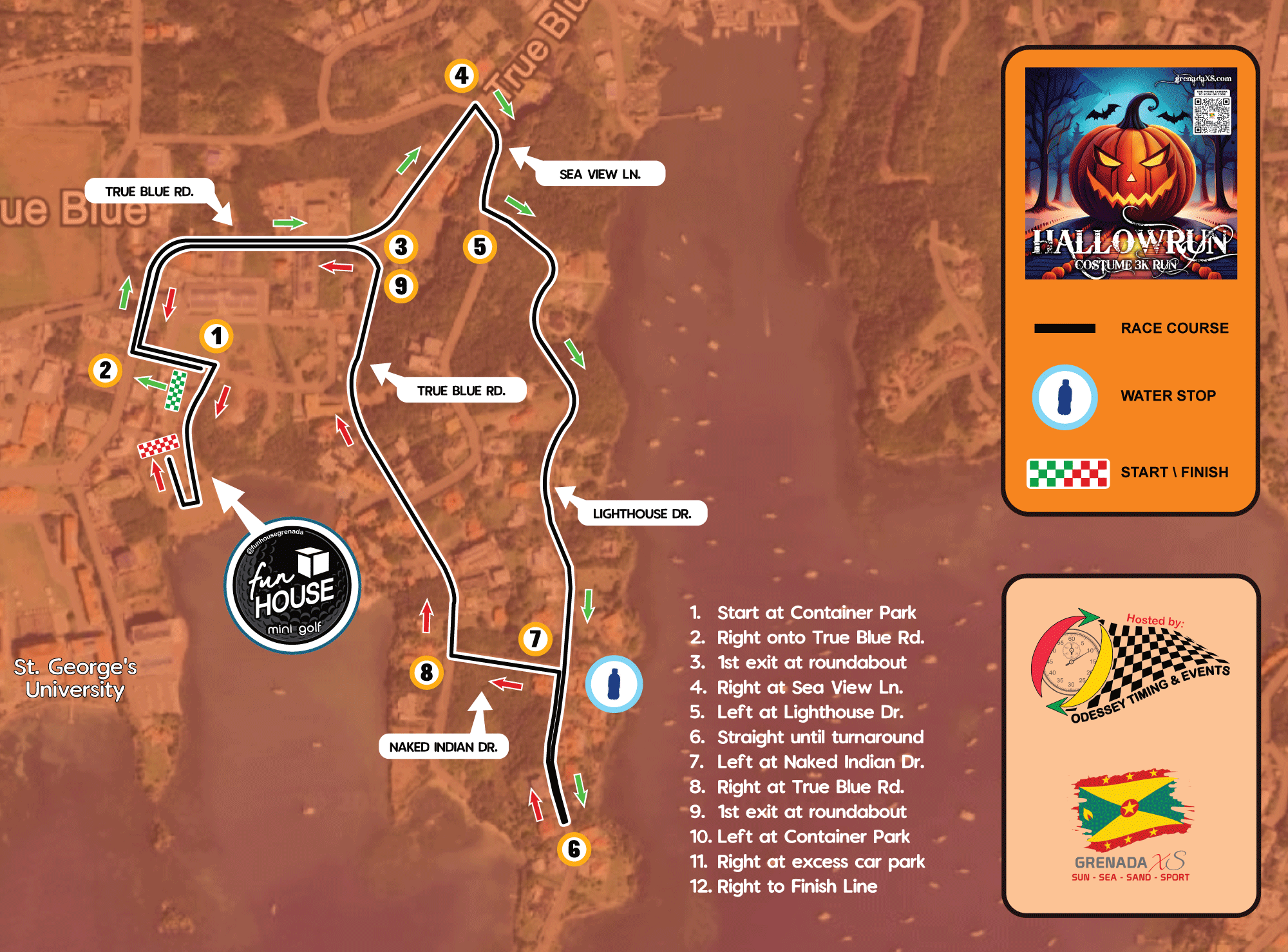Select the Lighthouse Dr. road label
This screenshot has width=1288, height=952.
pos(641,513)
